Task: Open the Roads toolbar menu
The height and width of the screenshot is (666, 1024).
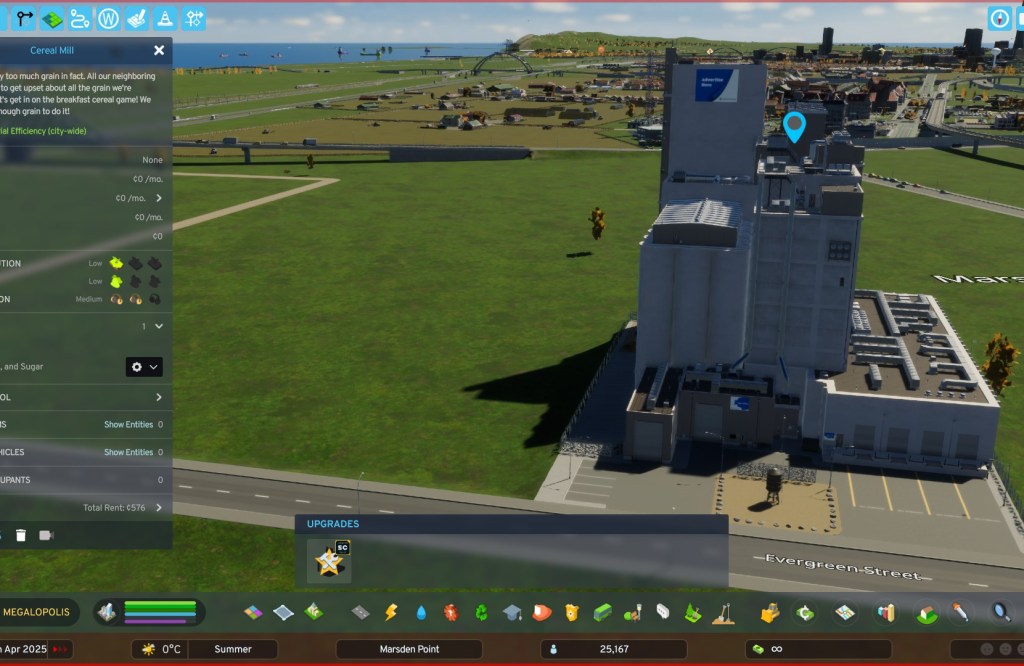Action: click(x=361, y=612)
